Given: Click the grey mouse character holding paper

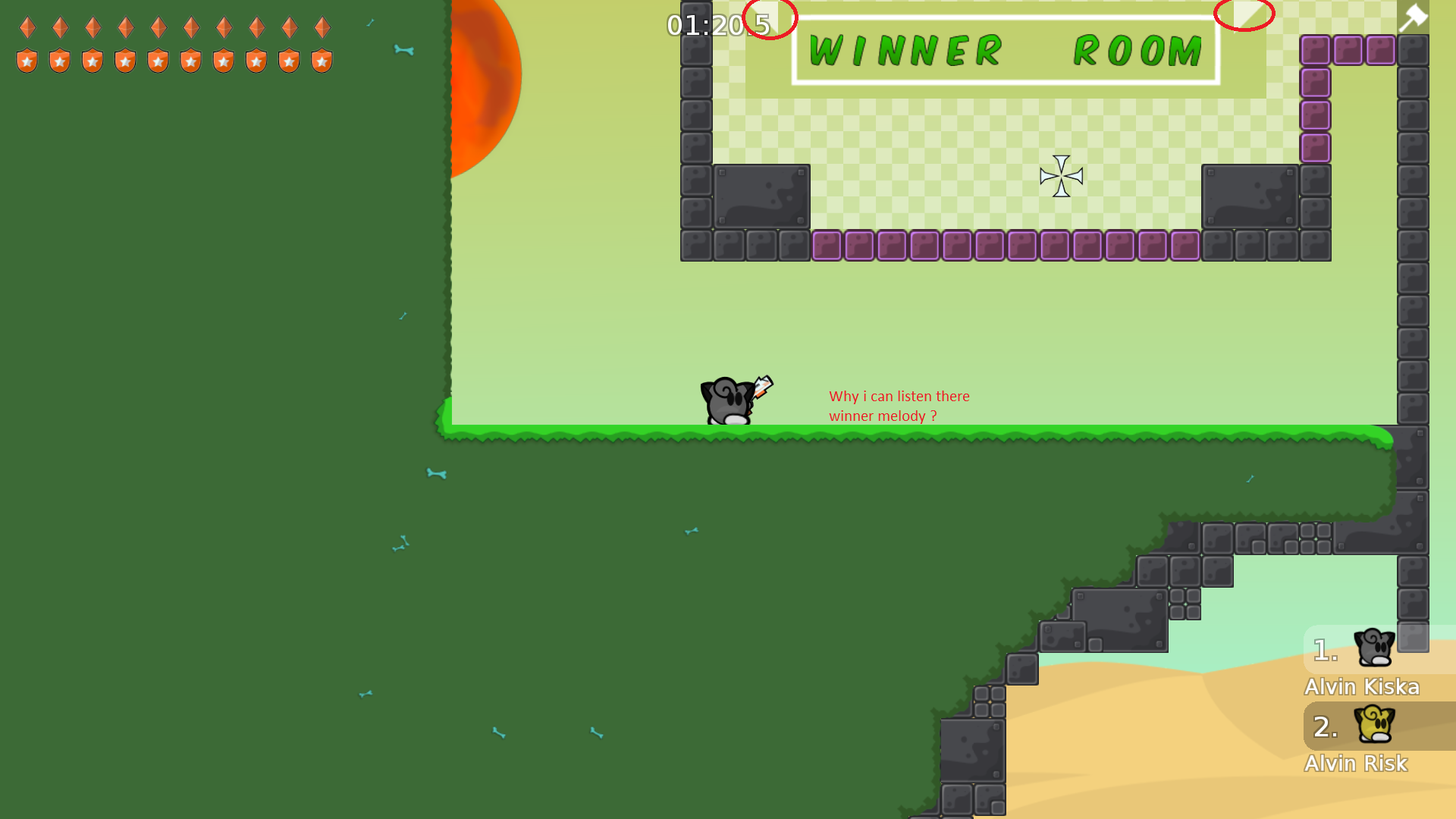Looking at the screenshot, I should pyautogui.click(x=728, y=400).
